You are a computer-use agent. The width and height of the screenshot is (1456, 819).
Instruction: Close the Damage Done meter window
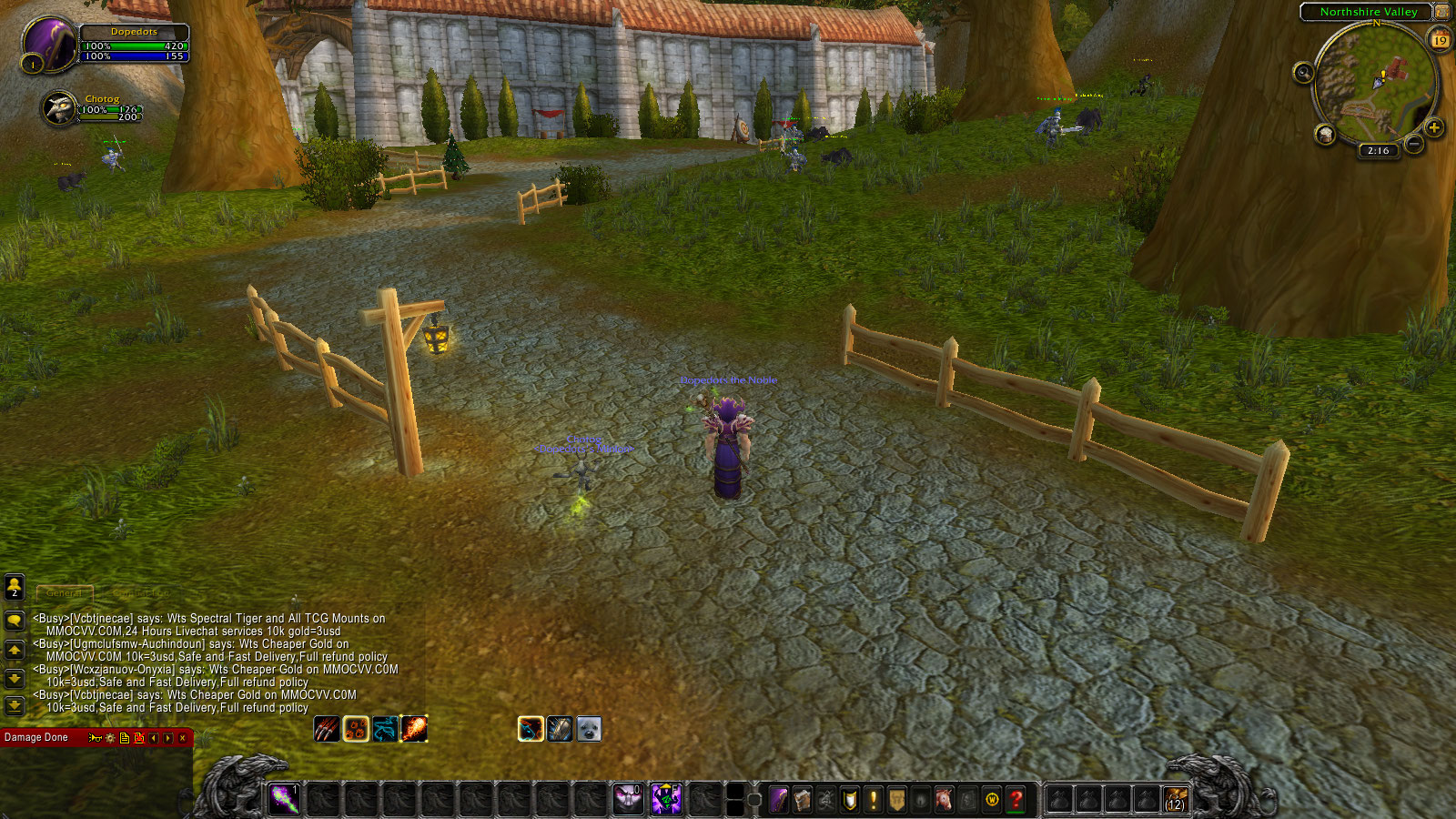coord(183,738)
